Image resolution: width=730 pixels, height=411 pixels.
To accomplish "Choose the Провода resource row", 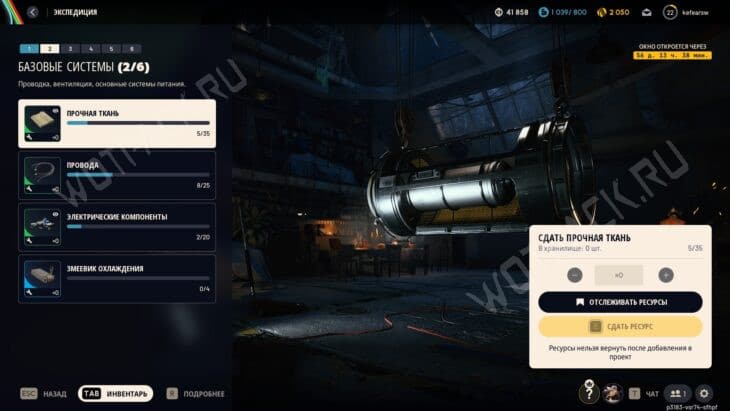I will click(x=117, y=174).
